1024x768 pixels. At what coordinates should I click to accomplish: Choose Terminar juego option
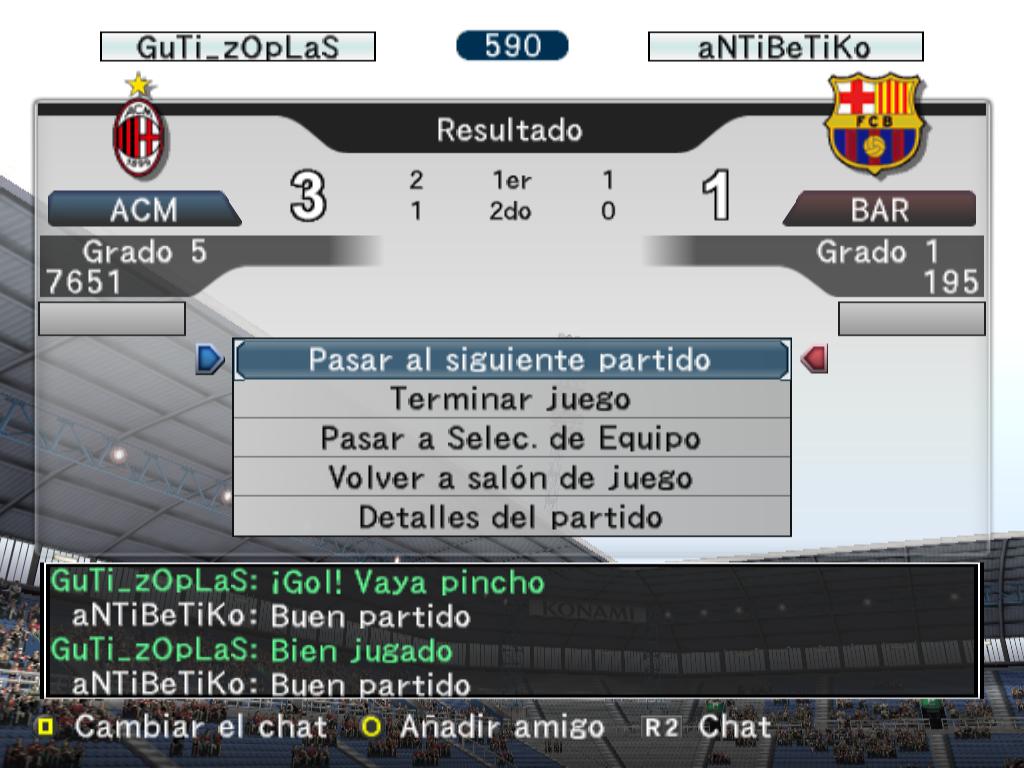click(x=511, y=399)
